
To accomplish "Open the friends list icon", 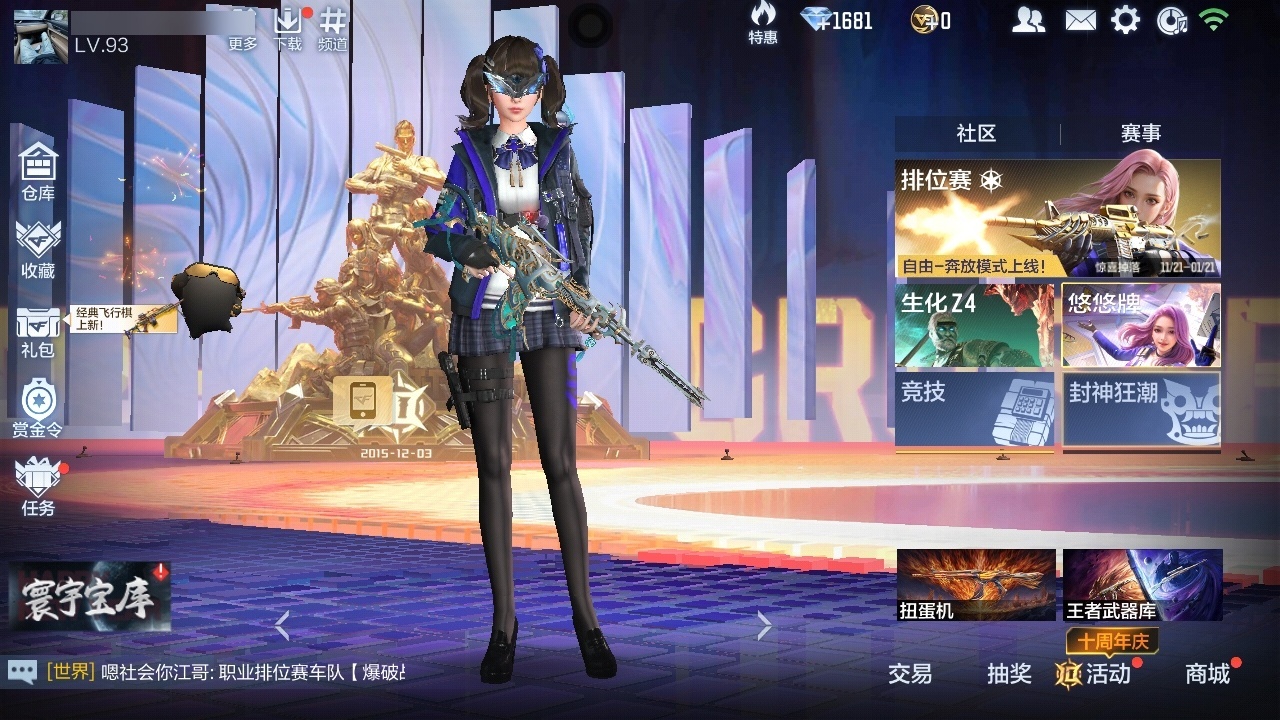I will pyautogui.click(x=1029, y=18).
